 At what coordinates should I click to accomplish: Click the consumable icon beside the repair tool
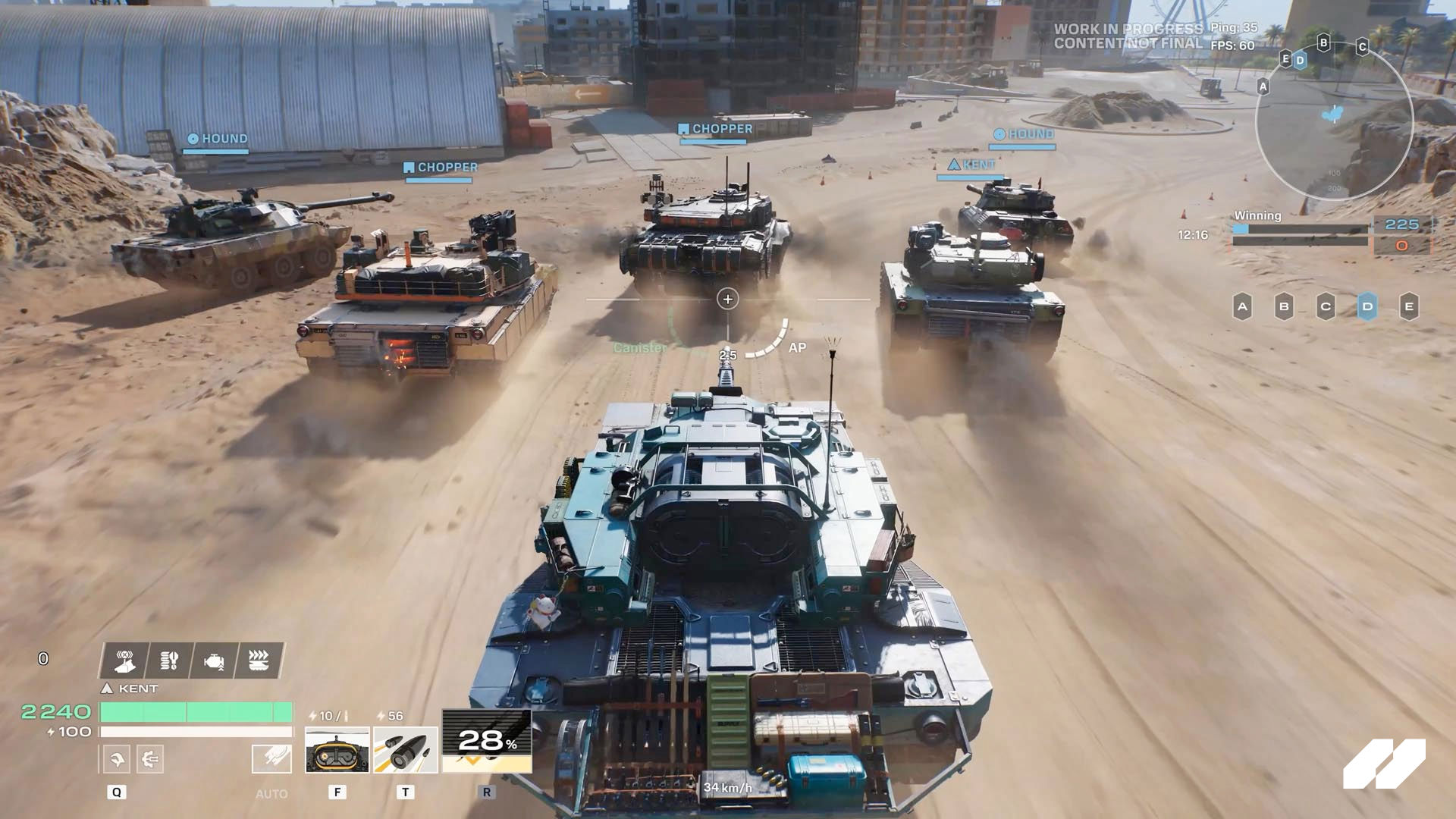pos(152,758)
